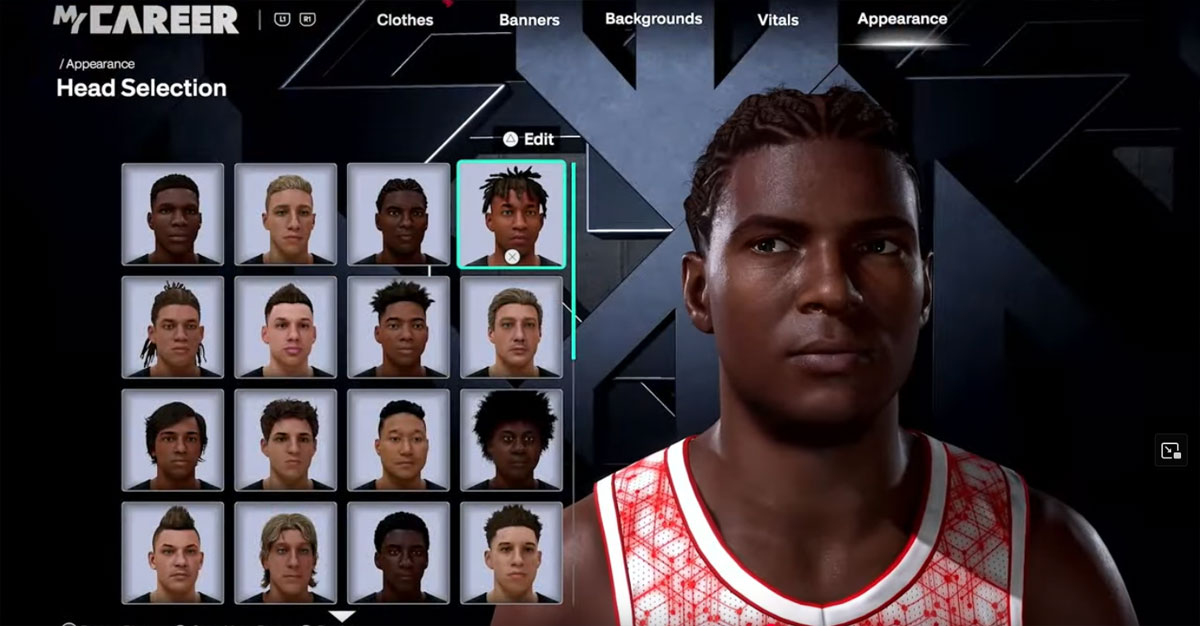1200x626 pixels.
Task: Choose the head with the spiky mohawk
Action: pyautogui.click(x=173, y=553)
